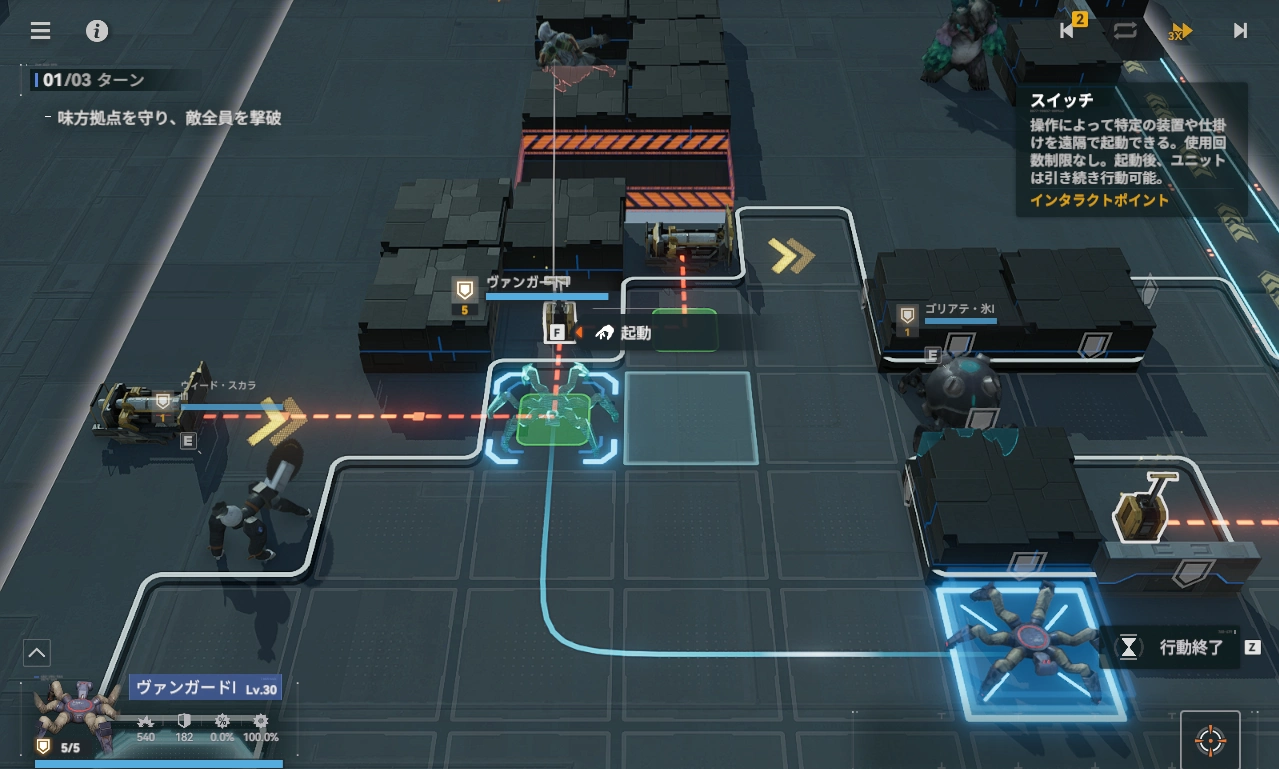Viewport: 1279px width, 769px height.
Task: Skip to end turn arrow
Action: pos(1240,30)
